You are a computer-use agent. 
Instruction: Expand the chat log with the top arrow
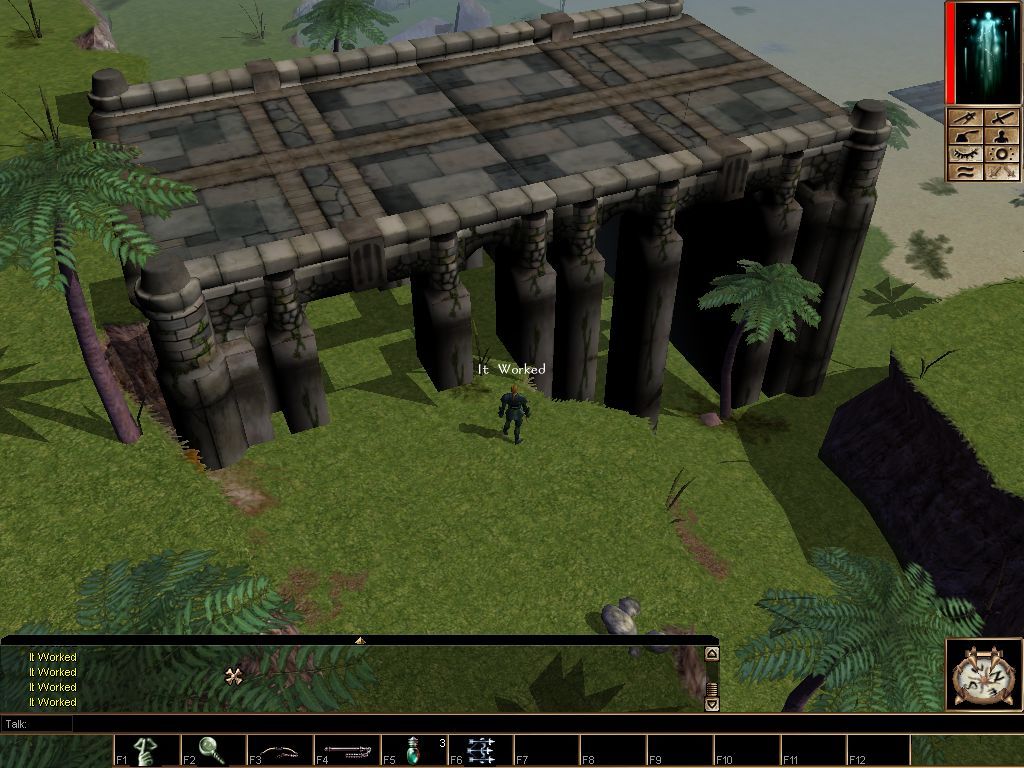pos(360,640)
